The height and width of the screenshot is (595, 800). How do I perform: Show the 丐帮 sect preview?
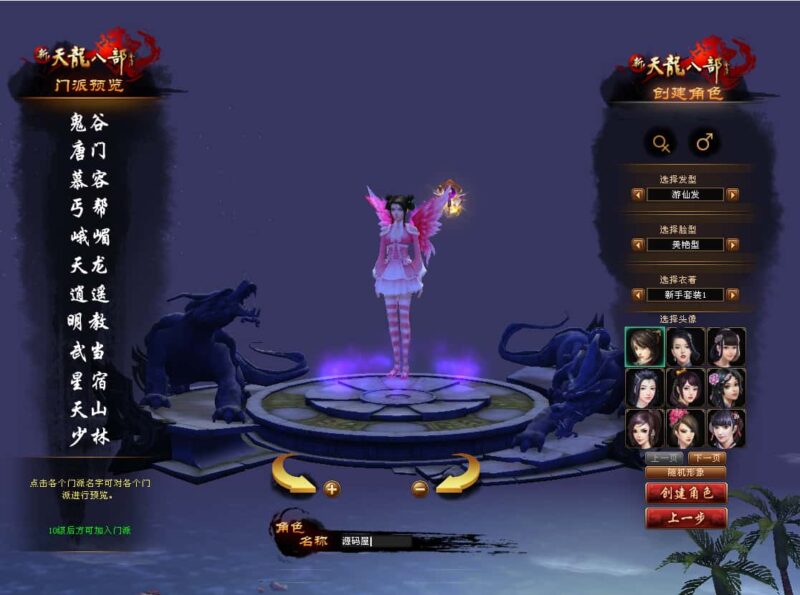[89, 208]
